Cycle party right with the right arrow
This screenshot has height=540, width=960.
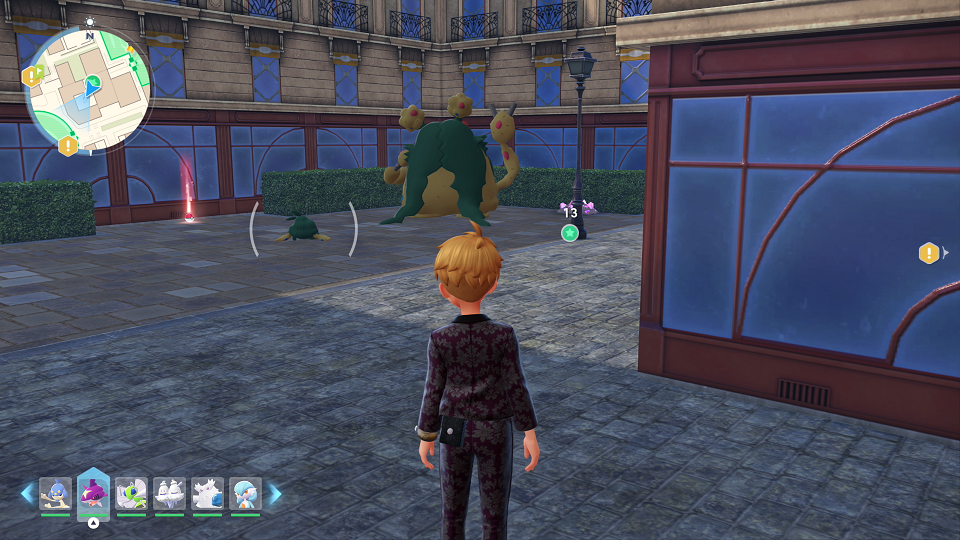coord(275,494)
